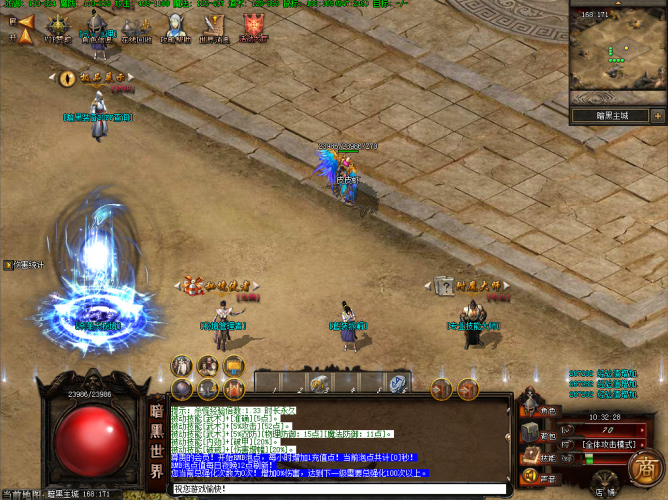Click the plus button beside 暗黑主城 label
668x500 pixels.
coord(658,115)
